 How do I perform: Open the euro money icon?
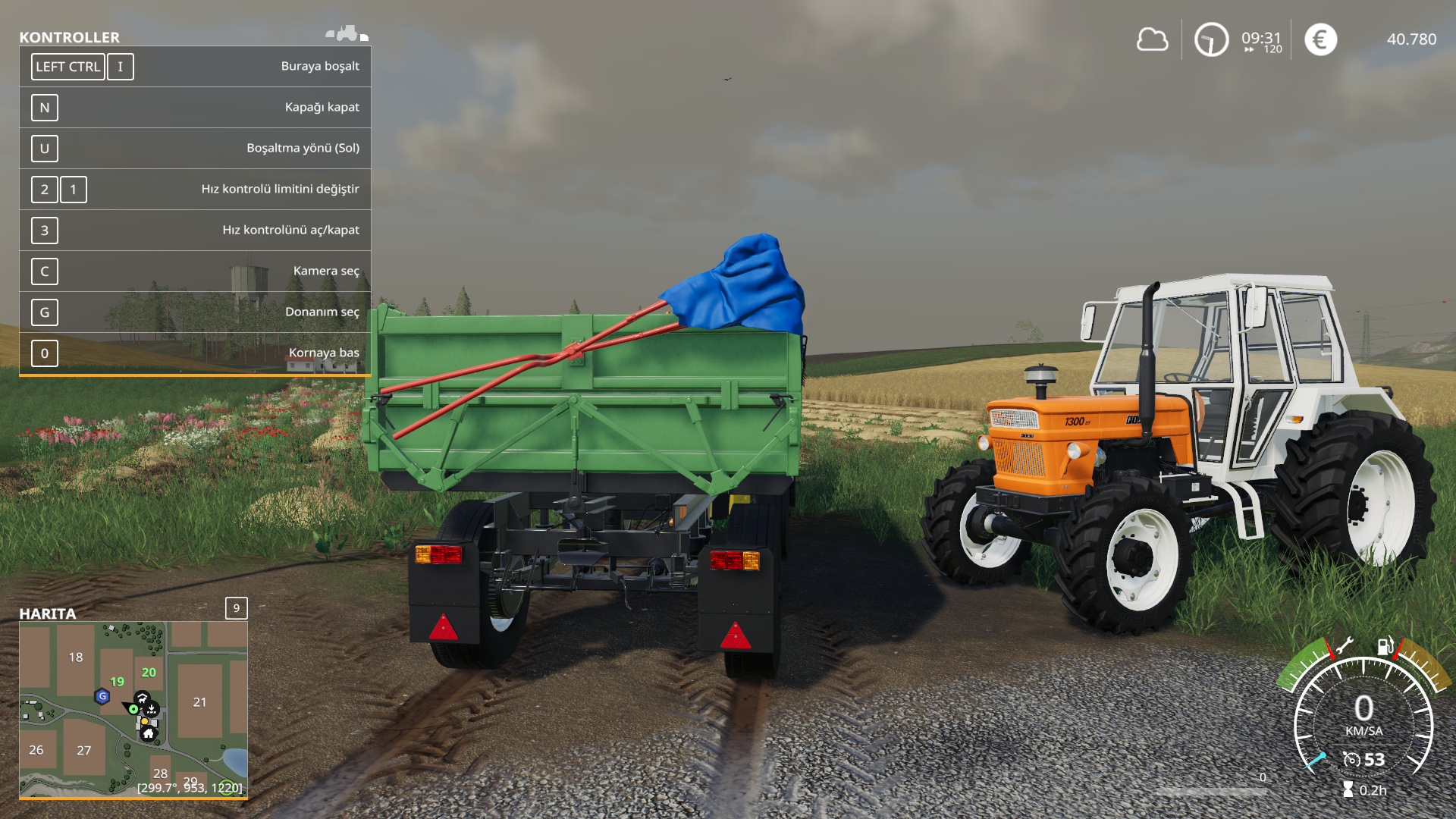pyautogui.click(x=1320, y=39)
